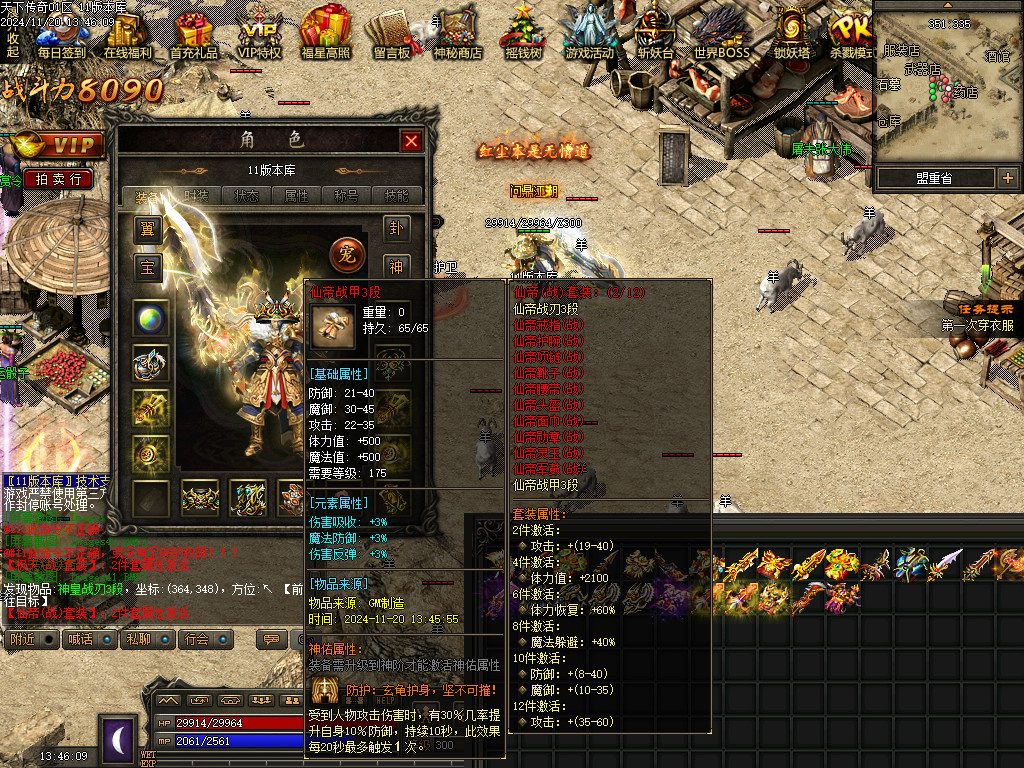The width and height of the screenshot is (1024, 768).
Task: Close the 角色 character panel
Action: click(411, 142)
